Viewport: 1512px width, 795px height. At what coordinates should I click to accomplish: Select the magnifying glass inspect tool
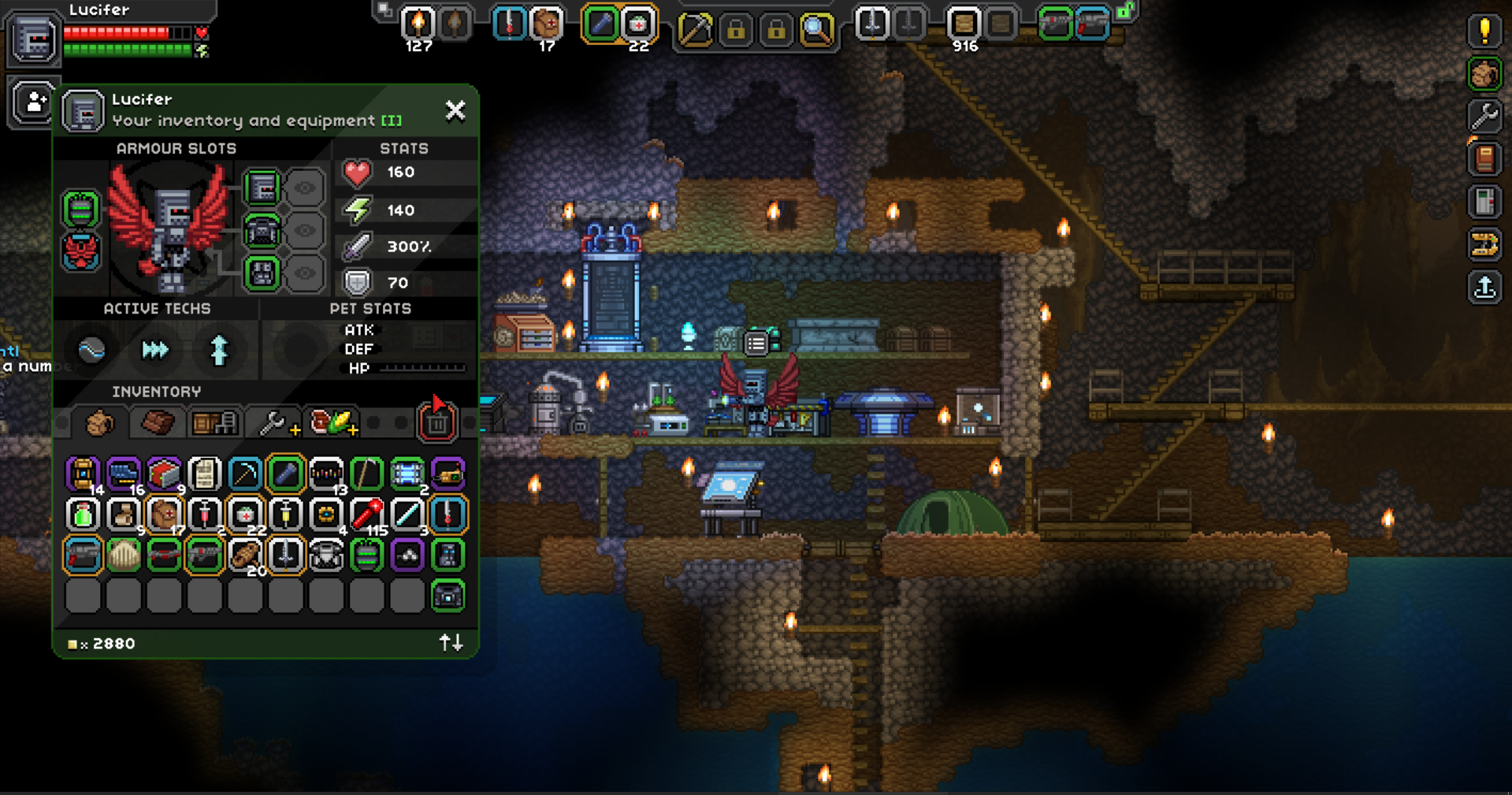pos(817,30)
